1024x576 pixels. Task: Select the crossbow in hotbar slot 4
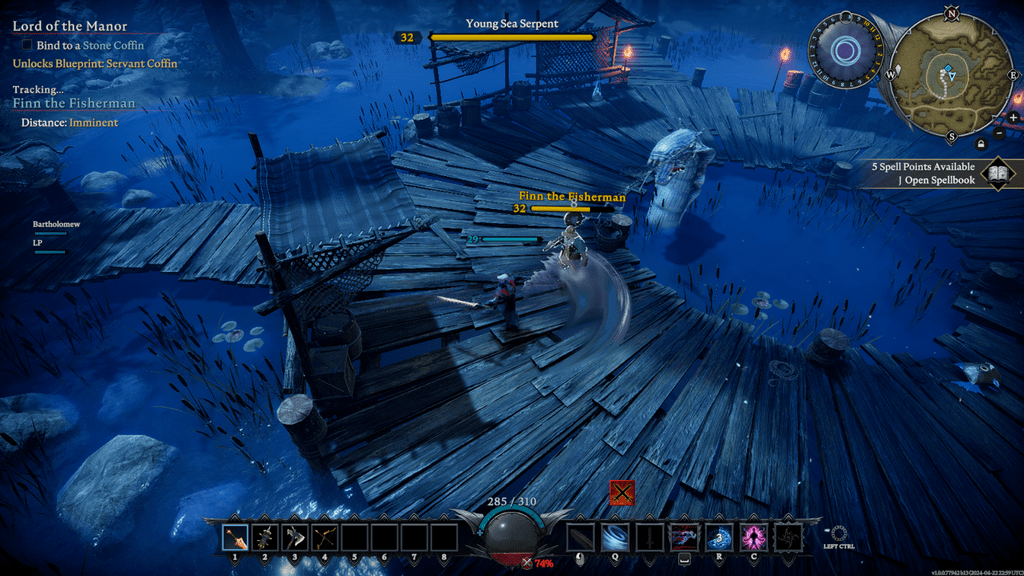(x=324, y=538)
